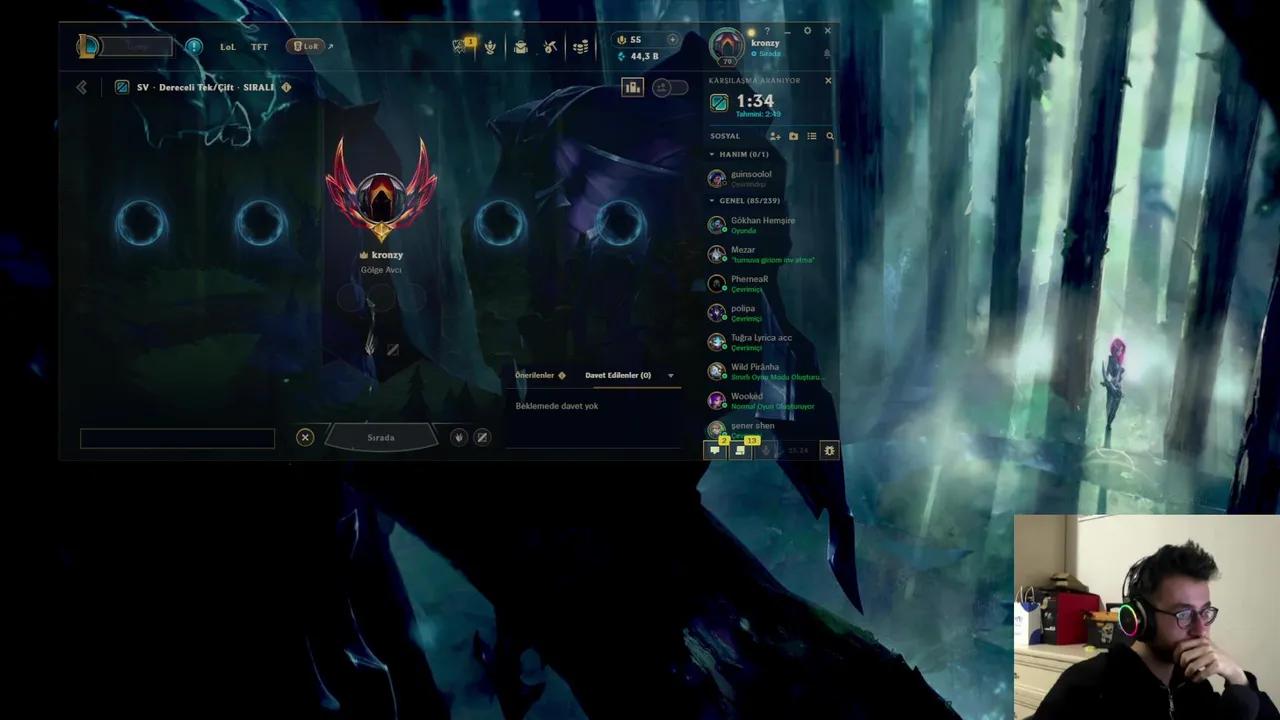Click the lobby chat input field

pyautogui.click(x=177, y=438)
